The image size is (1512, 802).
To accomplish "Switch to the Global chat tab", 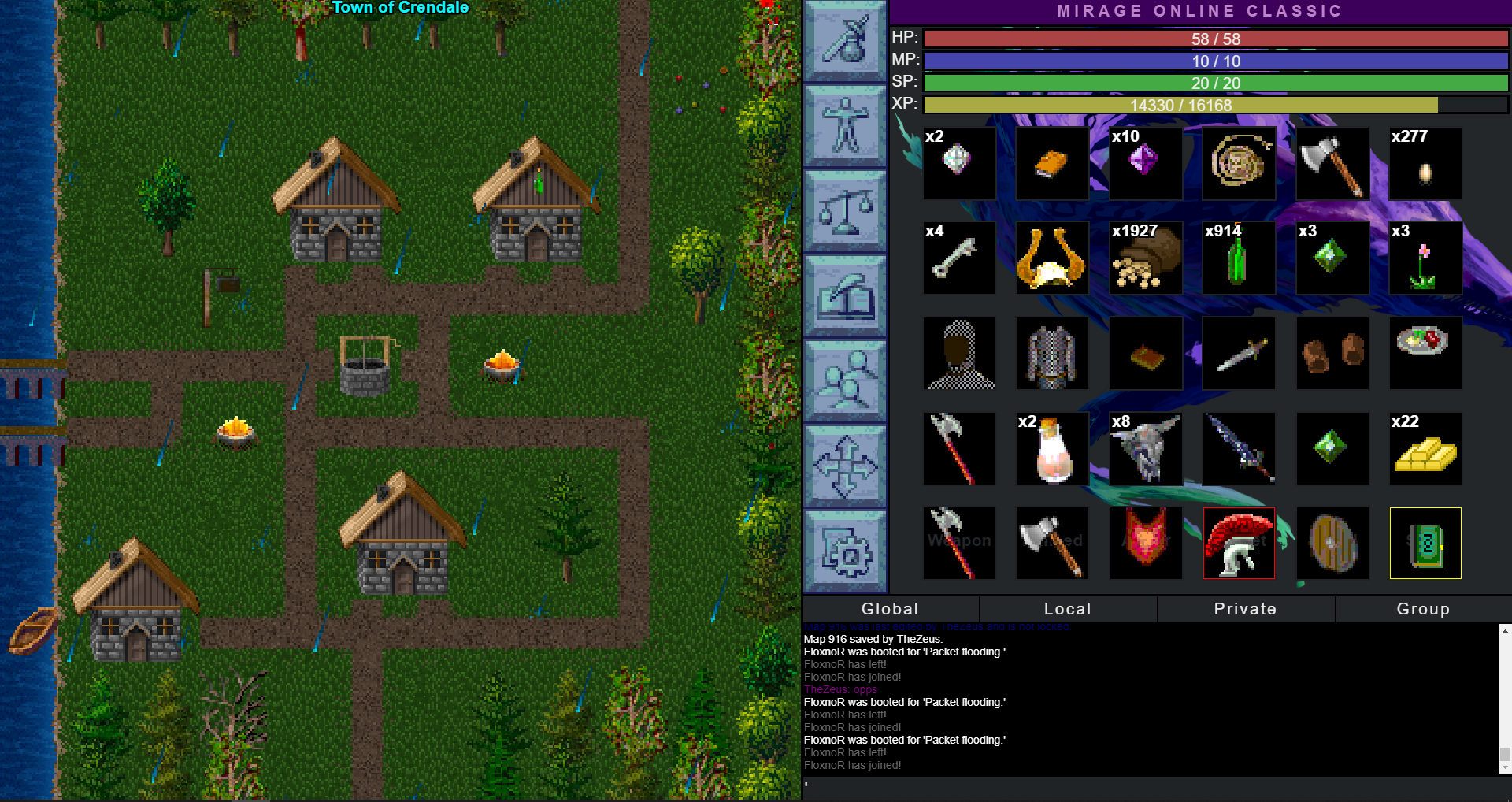I will (890, 609).
